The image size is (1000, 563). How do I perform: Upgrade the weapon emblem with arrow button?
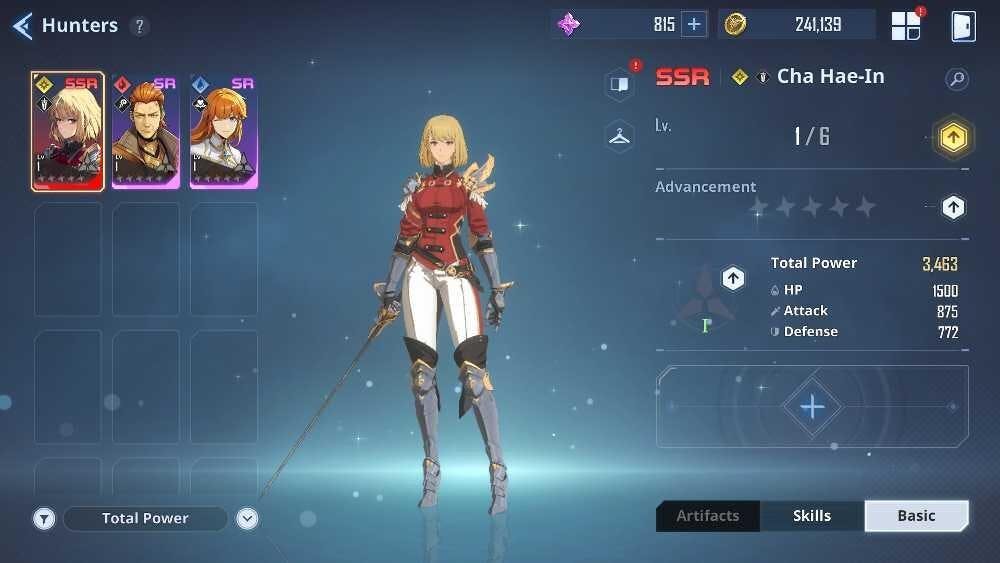coord(733,278)
